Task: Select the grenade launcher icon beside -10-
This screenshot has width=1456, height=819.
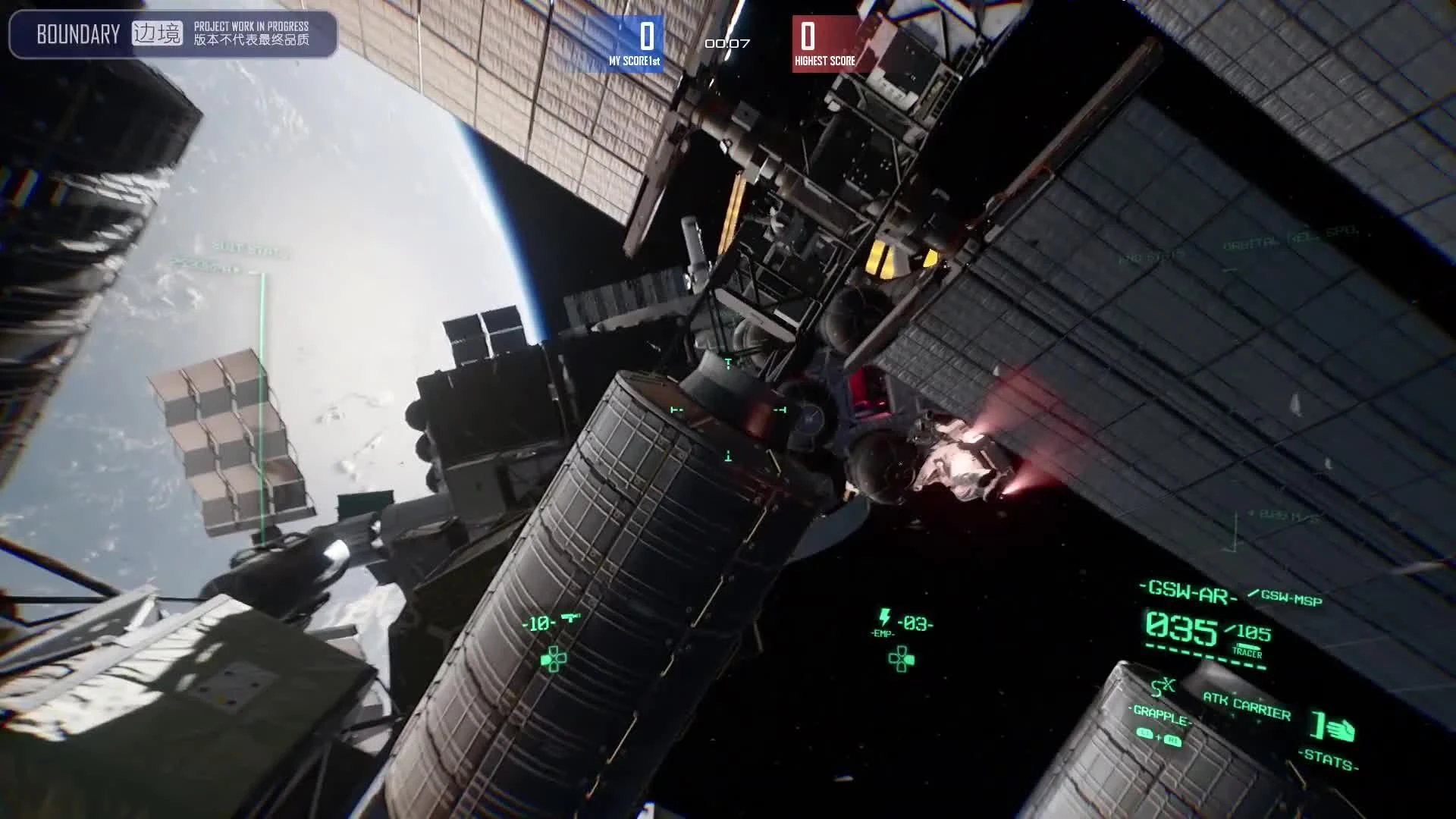Action: pos(570,617)
